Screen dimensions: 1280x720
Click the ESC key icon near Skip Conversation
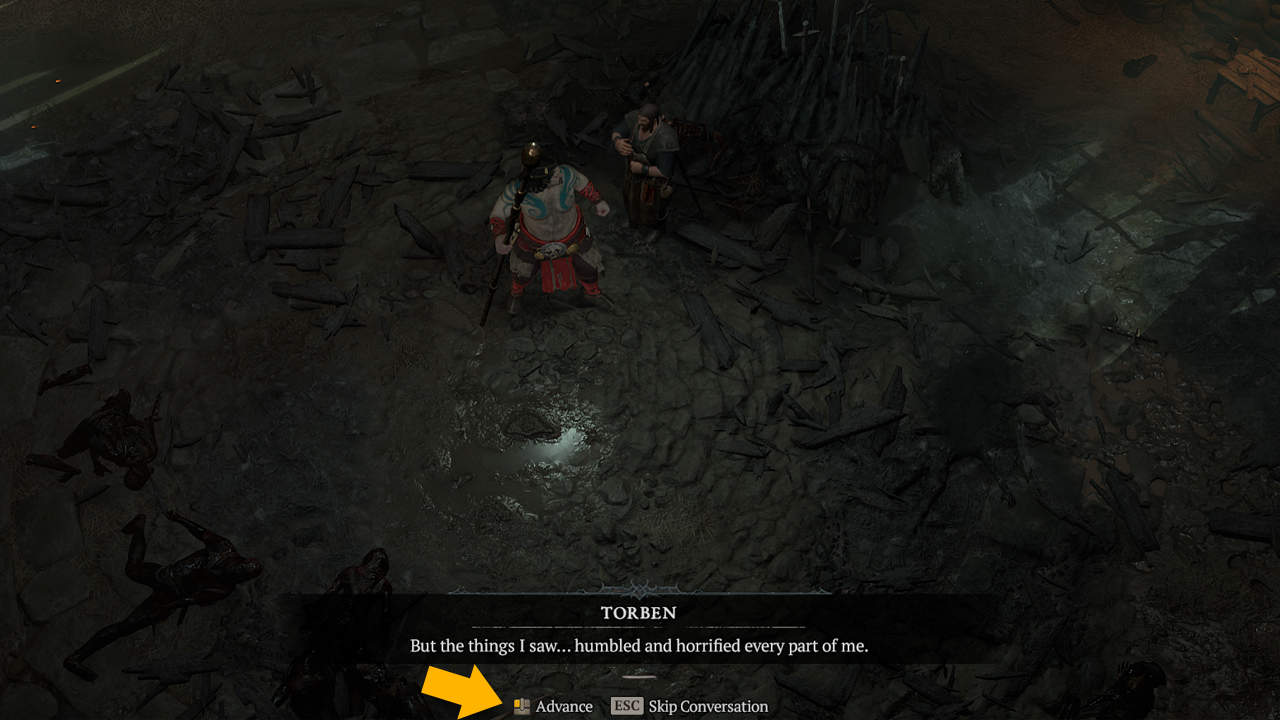click(x=625, y=705)
